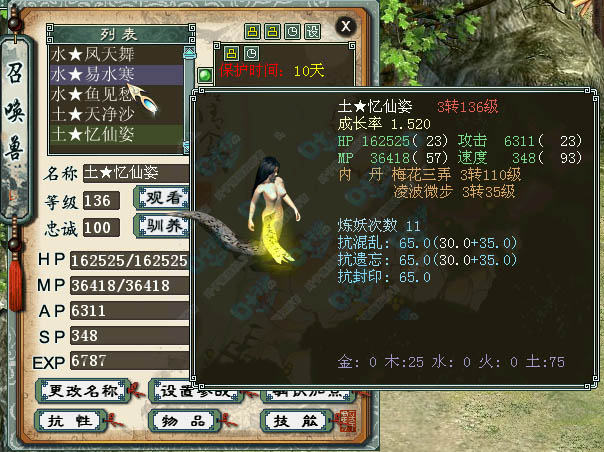Choose 水★易水寒 from the list

pyautogui.click(x=116, y=74)
